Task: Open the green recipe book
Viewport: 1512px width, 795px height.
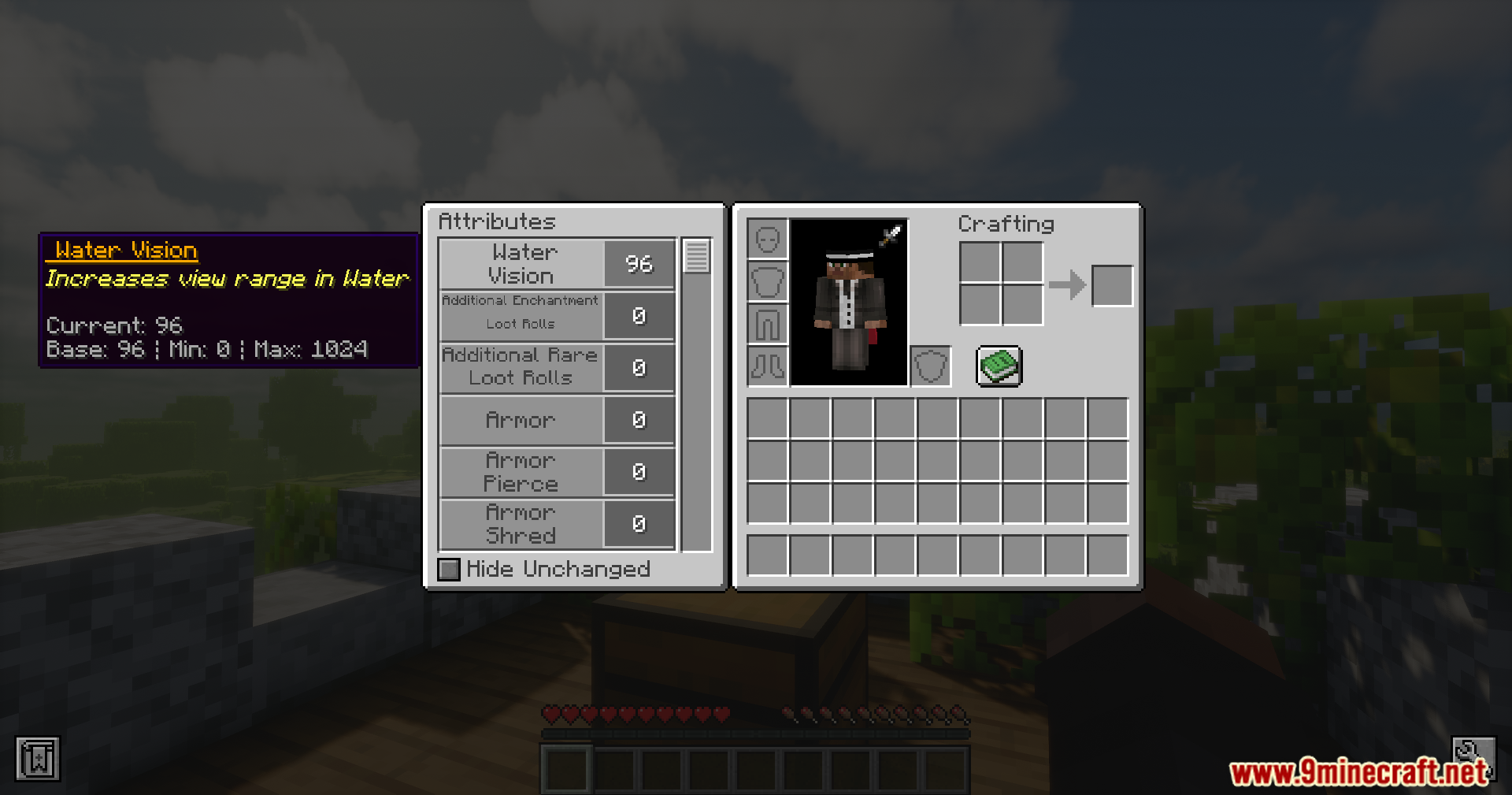Action: point(999,366)
